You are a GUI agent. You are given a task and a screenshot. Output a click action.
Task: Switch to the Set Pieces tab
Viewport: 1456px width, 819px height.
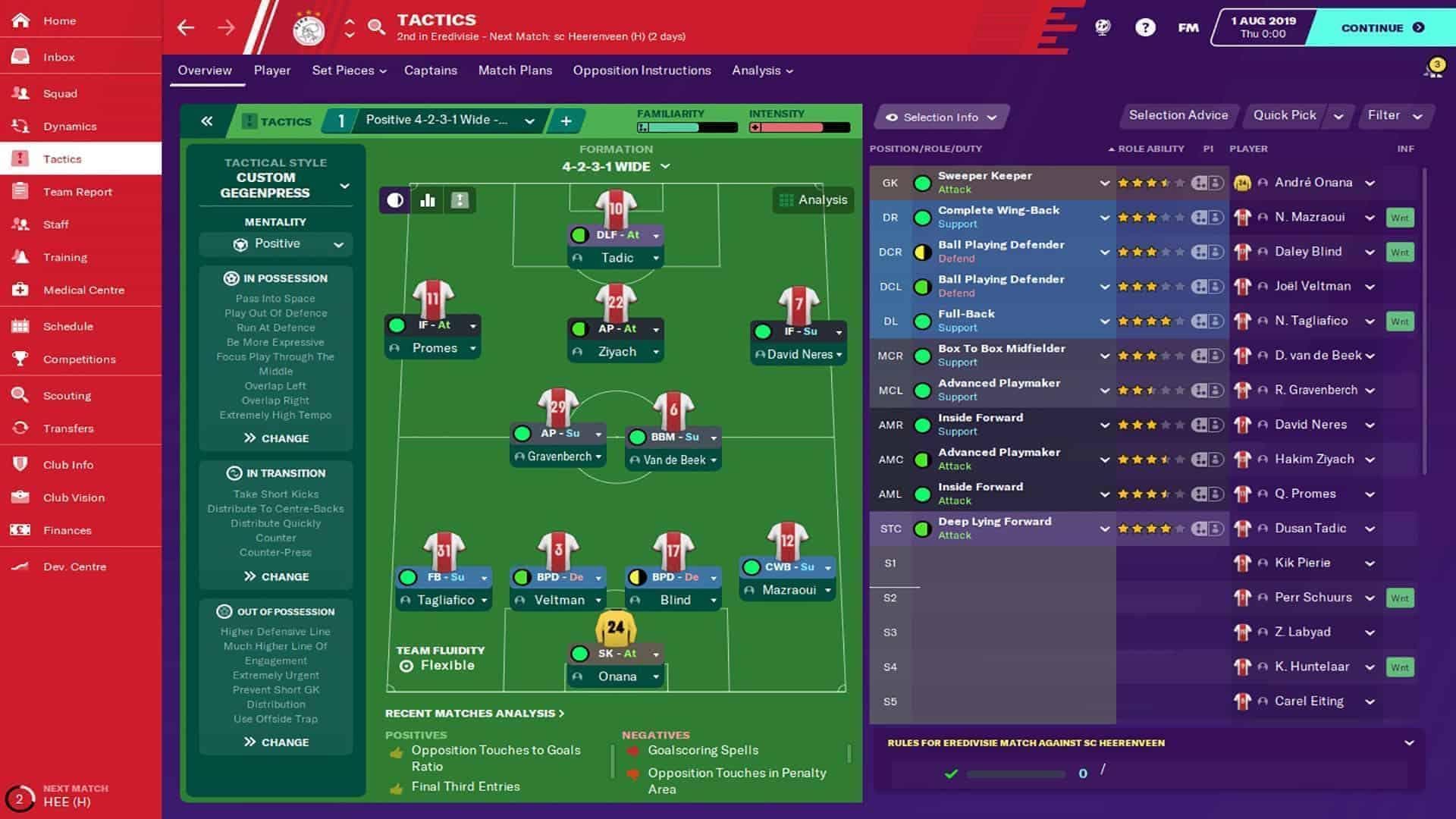343,70
